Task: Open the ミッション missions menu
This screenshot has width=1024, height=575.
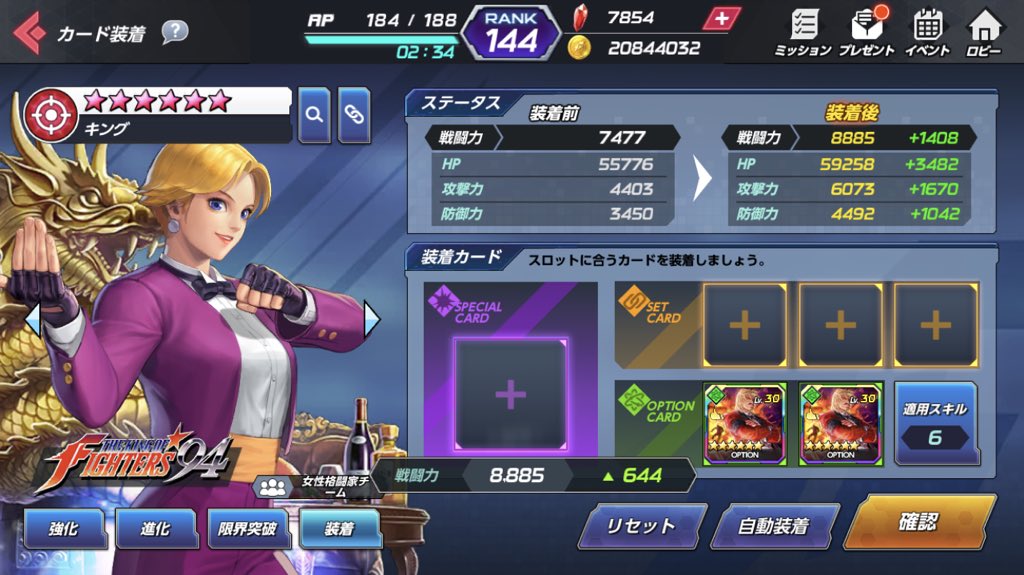Action: click(x=802, y=32)
